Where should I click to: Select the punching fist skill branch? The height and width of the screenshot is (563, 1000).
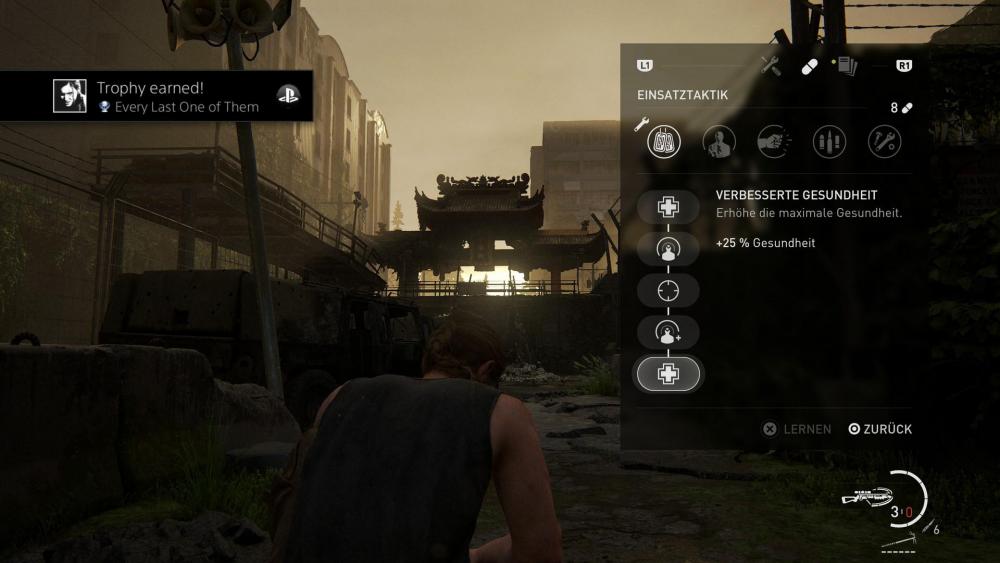(774, 142)
